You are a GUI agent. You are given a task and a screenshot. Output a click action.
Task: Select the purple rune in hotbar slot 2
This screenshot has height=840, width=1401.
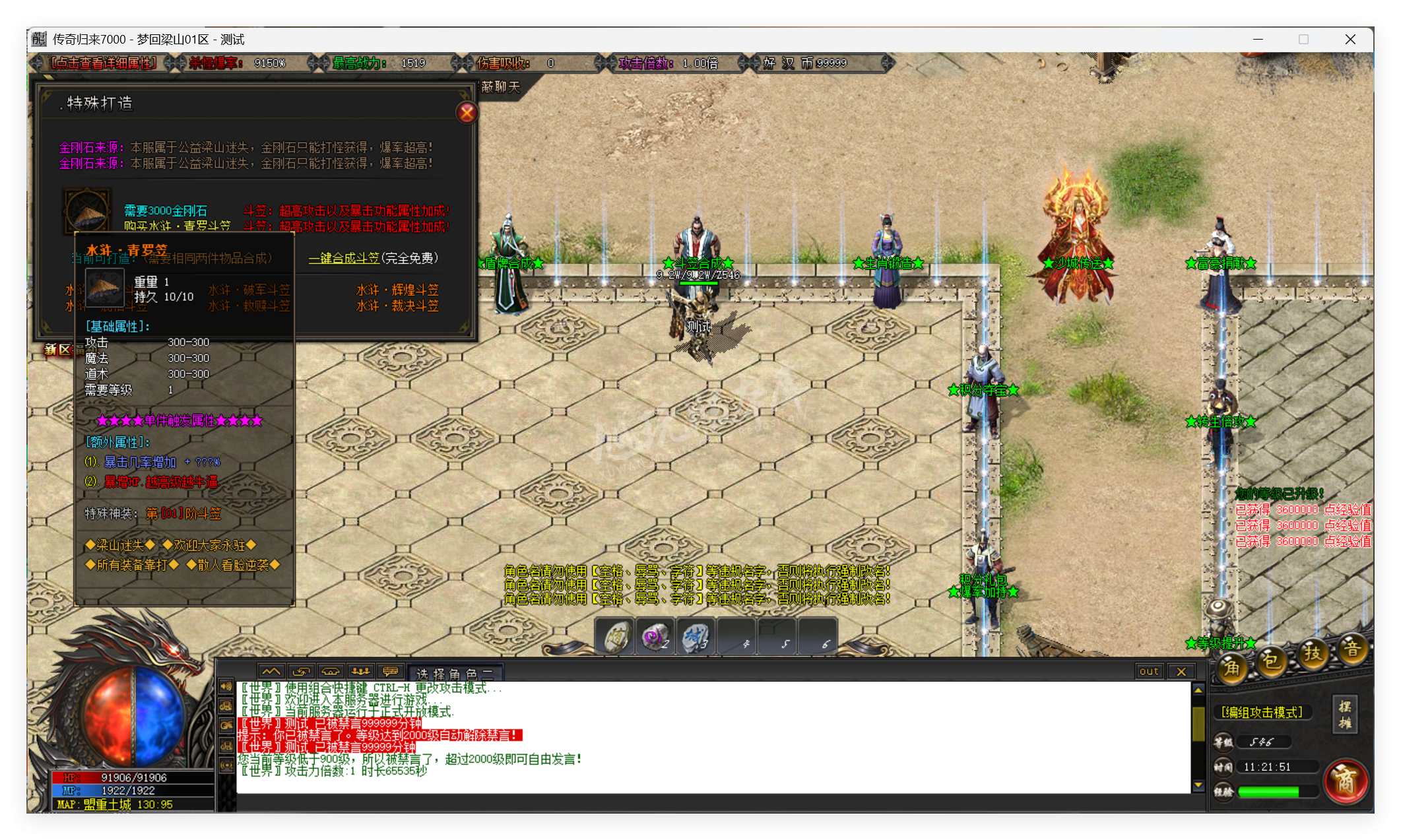point(655,635)
